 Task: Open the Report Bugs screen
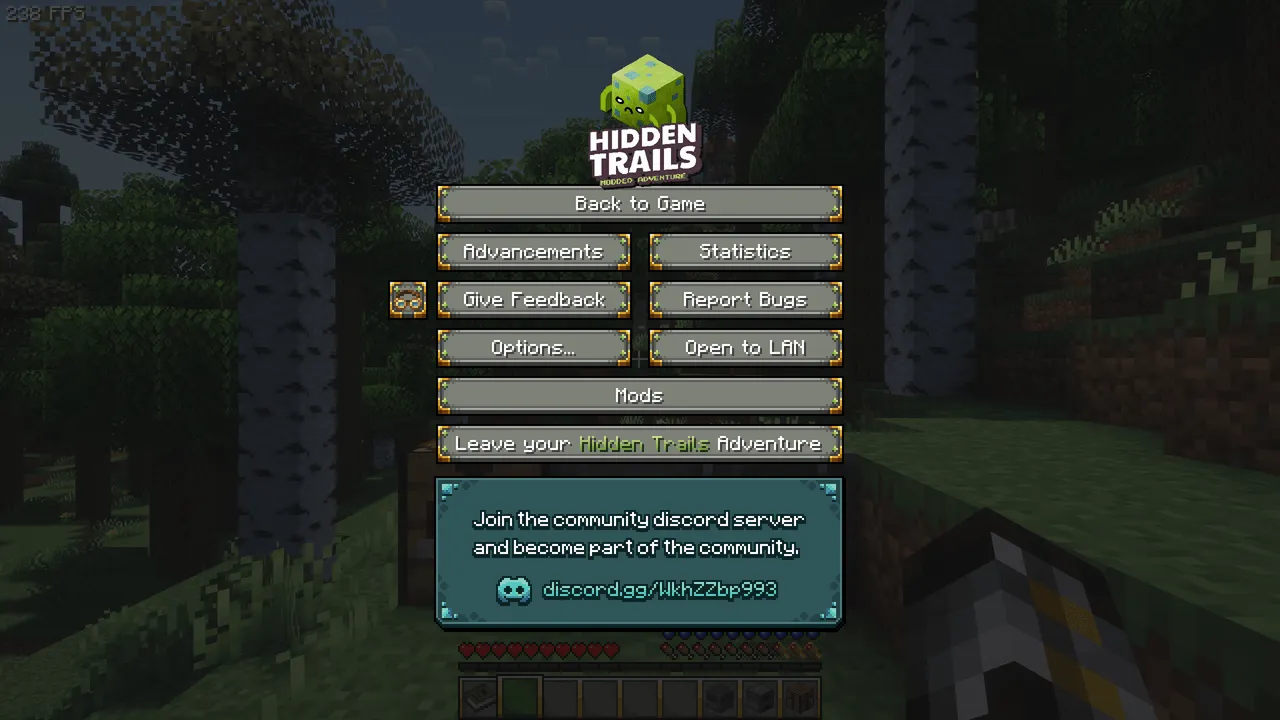point(745,299)
